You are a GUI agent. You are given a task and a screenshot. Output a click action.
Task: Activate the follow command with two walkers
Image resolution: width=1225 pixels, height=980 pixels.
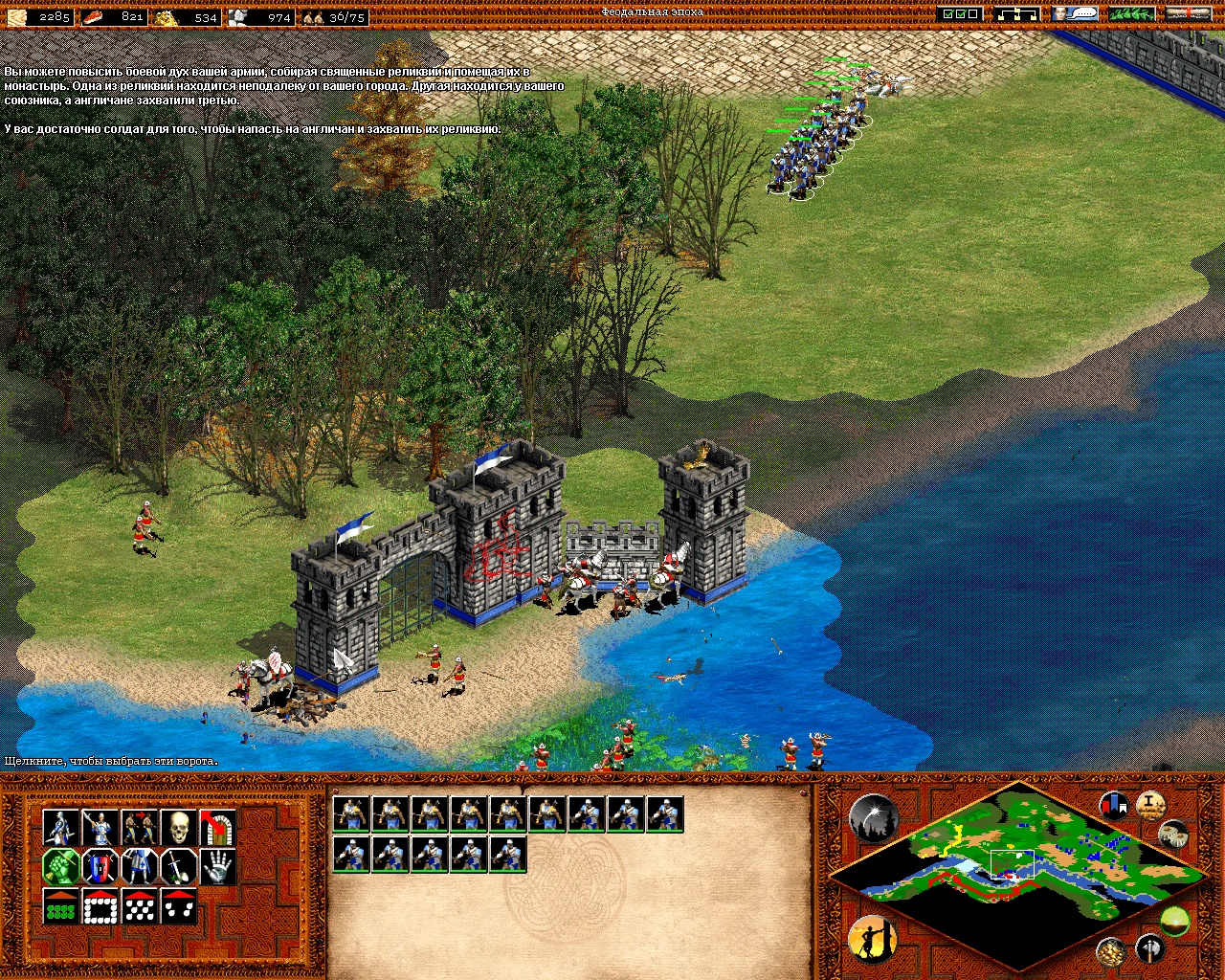140,828
